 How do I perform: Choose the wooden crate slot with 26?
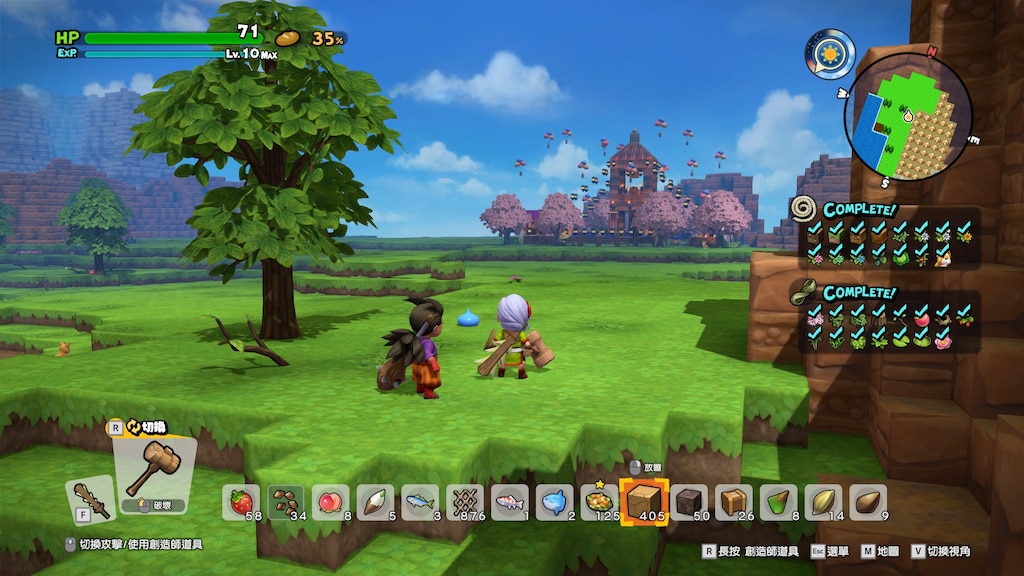[734, 501]
